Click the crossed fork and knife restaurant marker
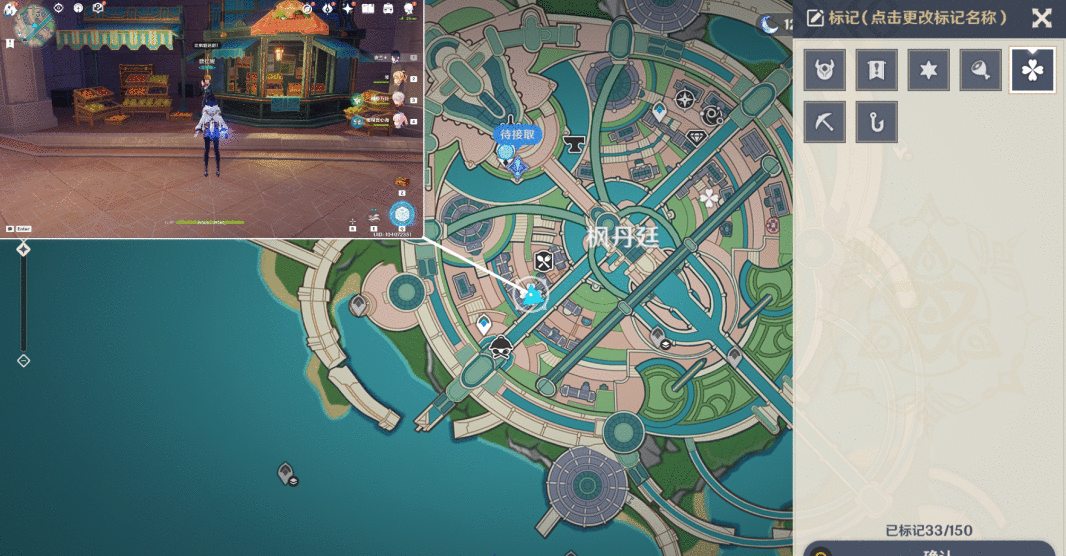The image size is (1066, 556). (x=543, y=262)
